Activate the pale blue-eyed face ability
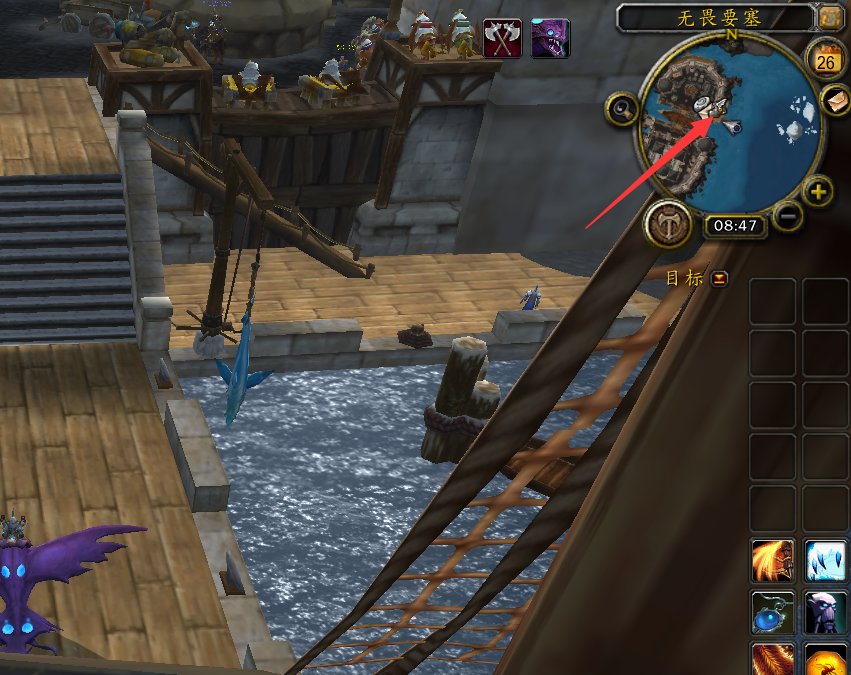 [827, 612]
